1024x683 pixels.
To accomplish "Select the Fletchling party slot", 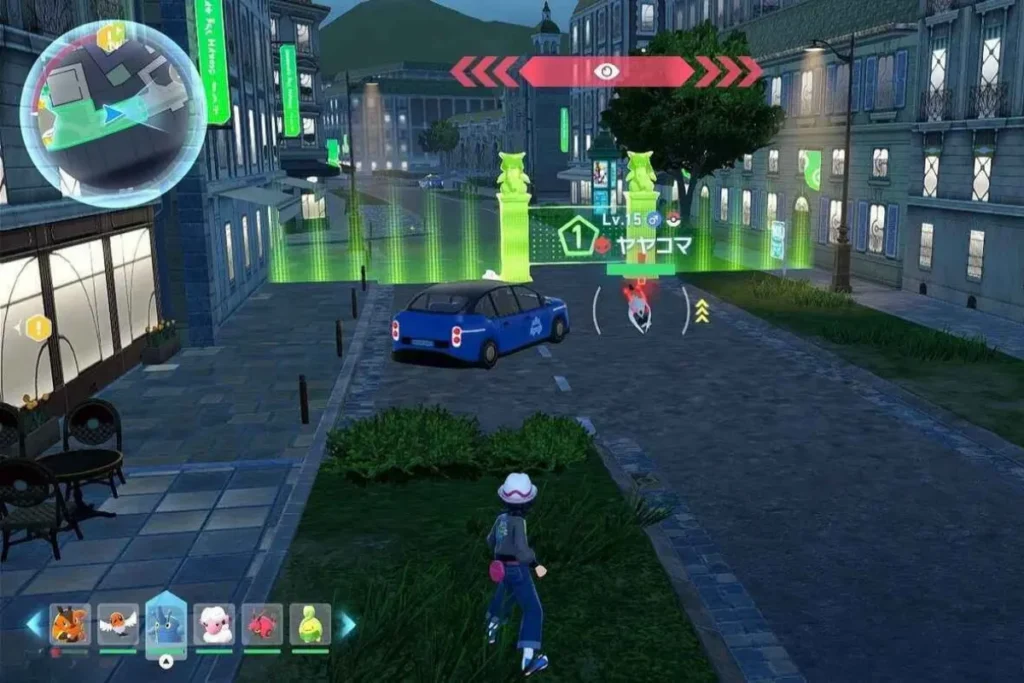I will [118, 625].
